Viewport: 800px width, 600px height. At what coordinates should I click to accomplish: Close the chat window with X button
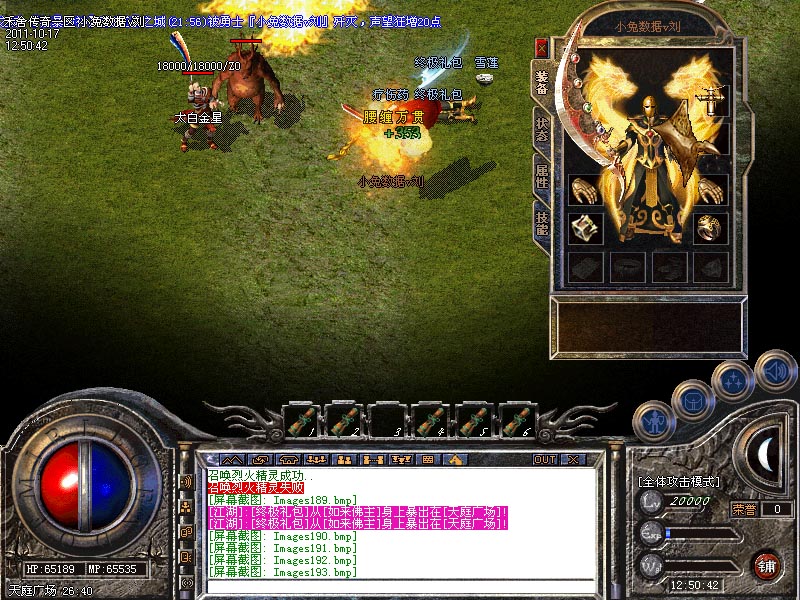tap(573, 459)
